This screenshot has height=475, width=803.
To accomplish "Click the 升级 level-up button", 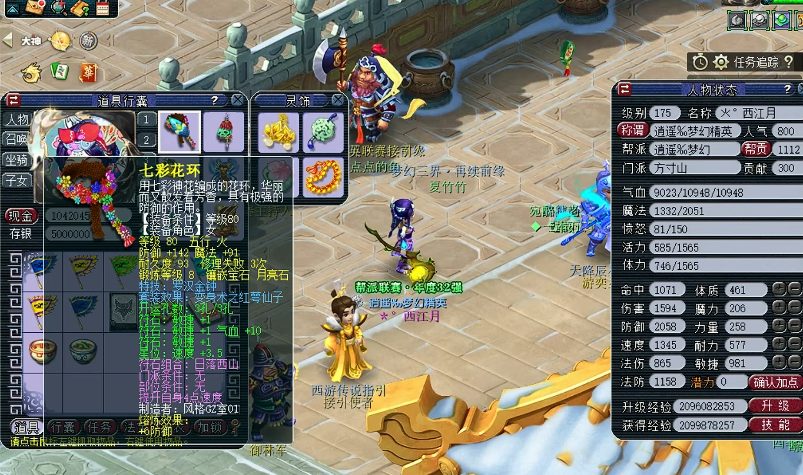I will coord(775,406).
